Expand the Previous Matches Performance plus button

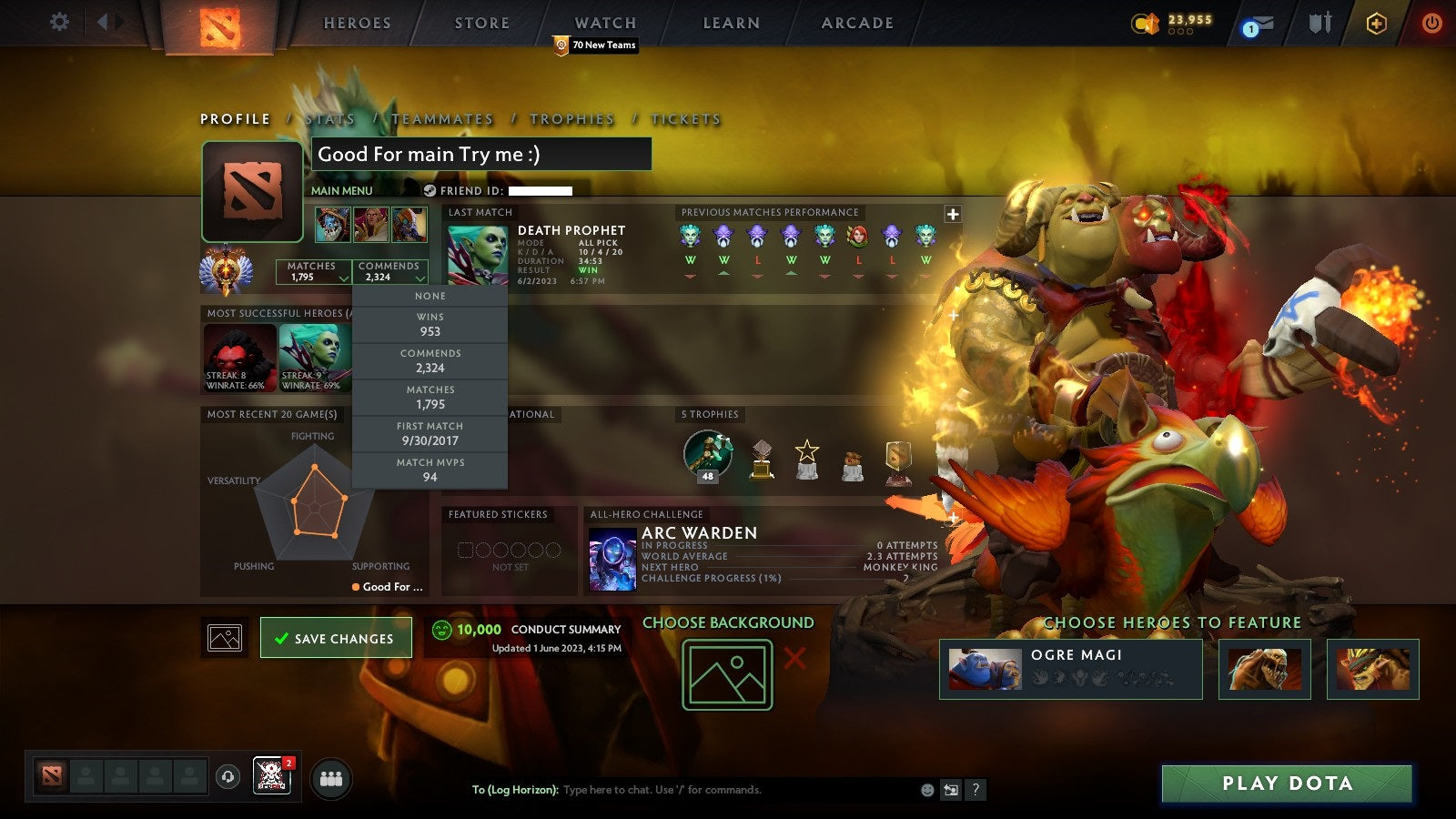(952, 213)
